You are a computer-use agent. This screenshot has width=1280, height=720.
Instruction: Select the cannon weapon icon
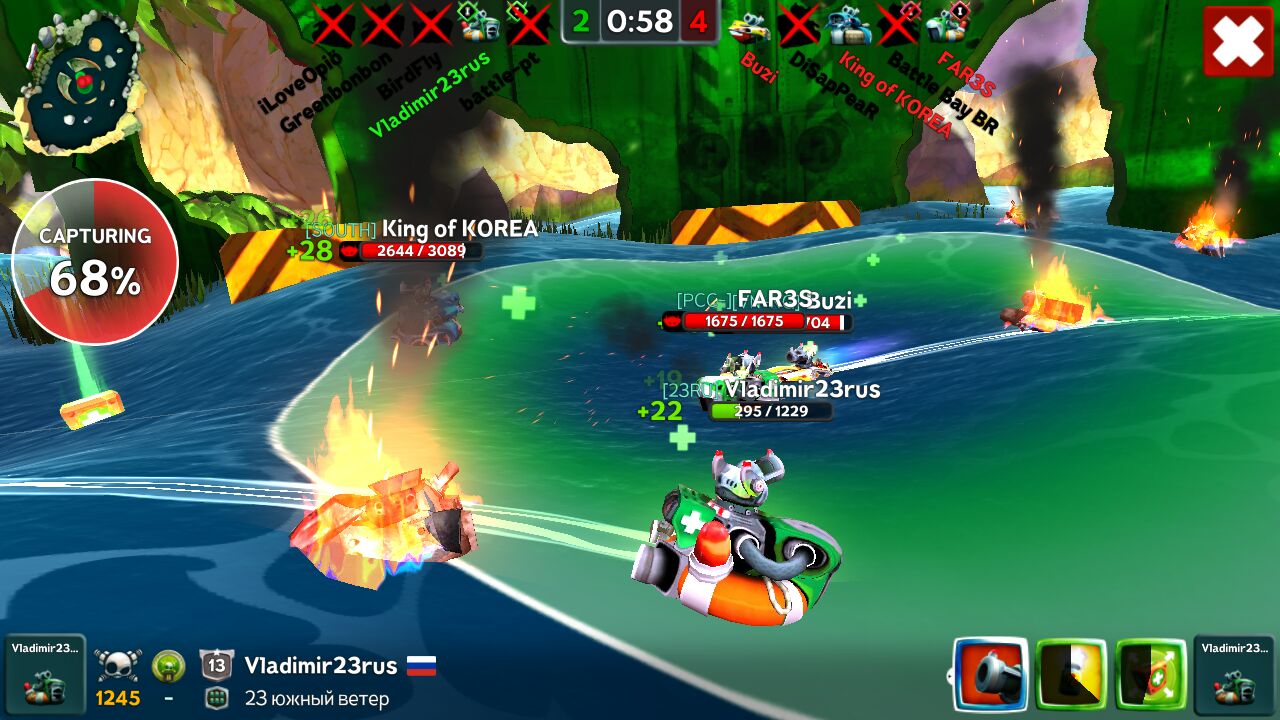point(990,674)
